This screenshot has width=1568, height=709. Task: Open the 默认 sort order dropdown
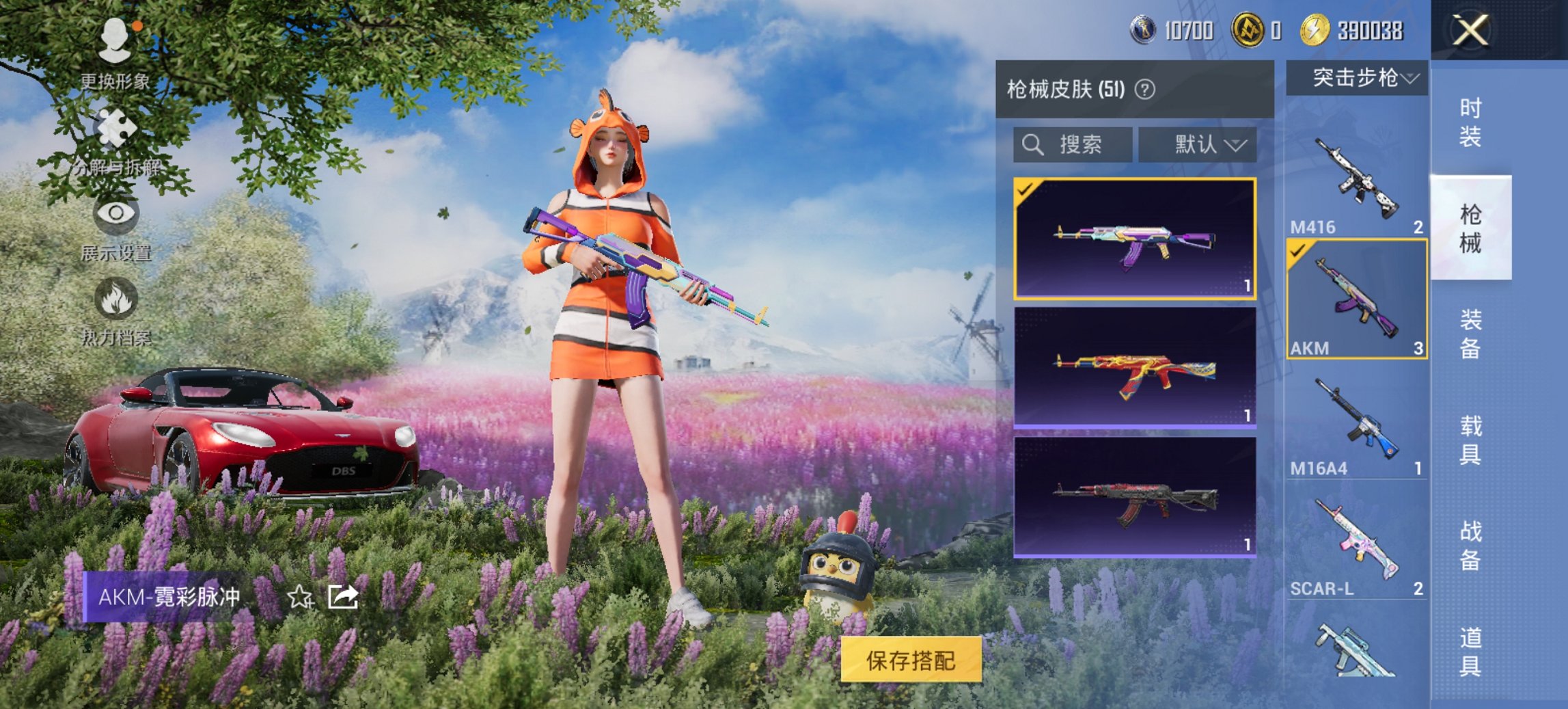point(1198,145)
